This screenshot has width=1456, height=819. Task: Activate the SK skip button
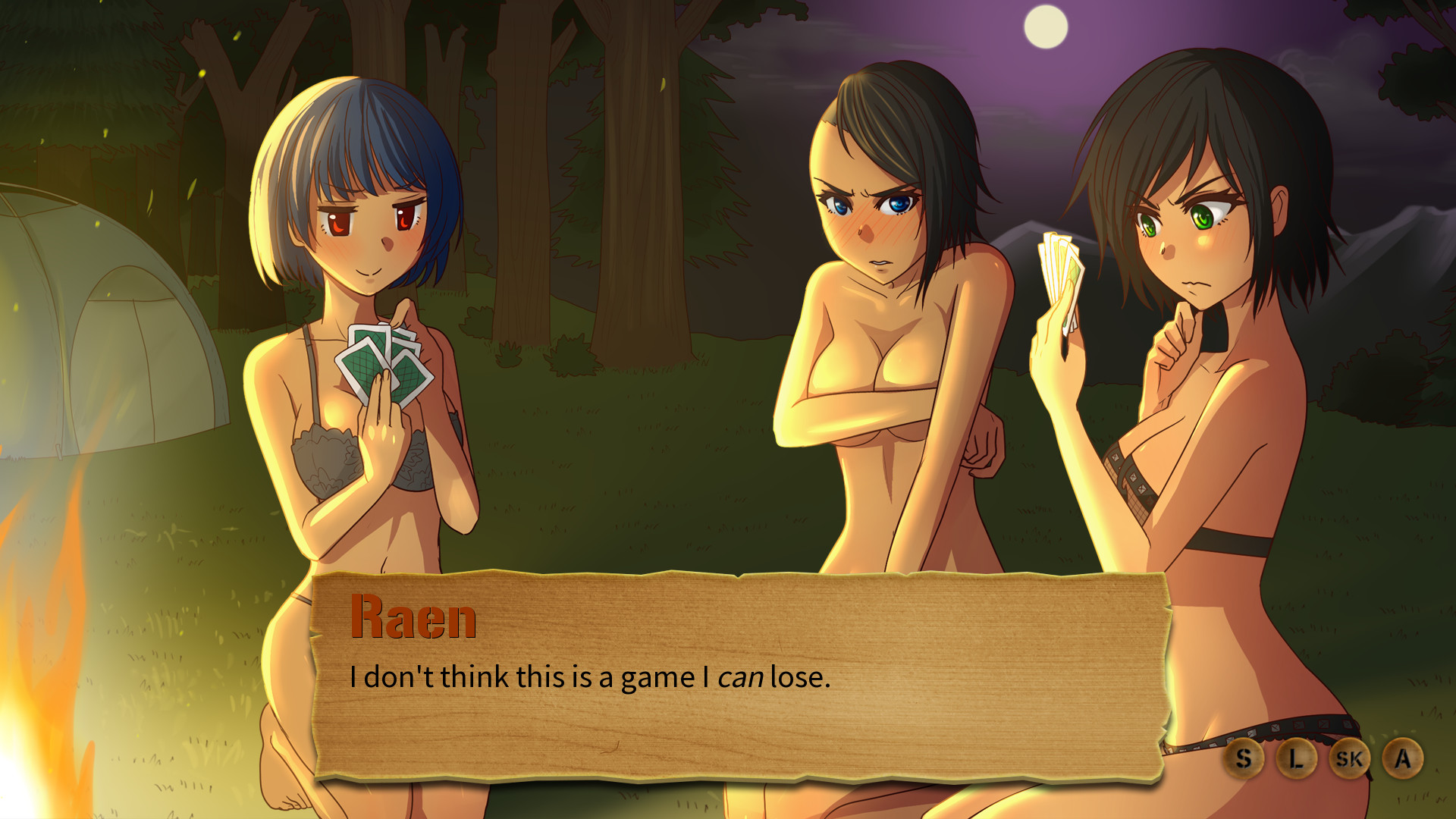pyautogui.click(x=1349, y=758)
